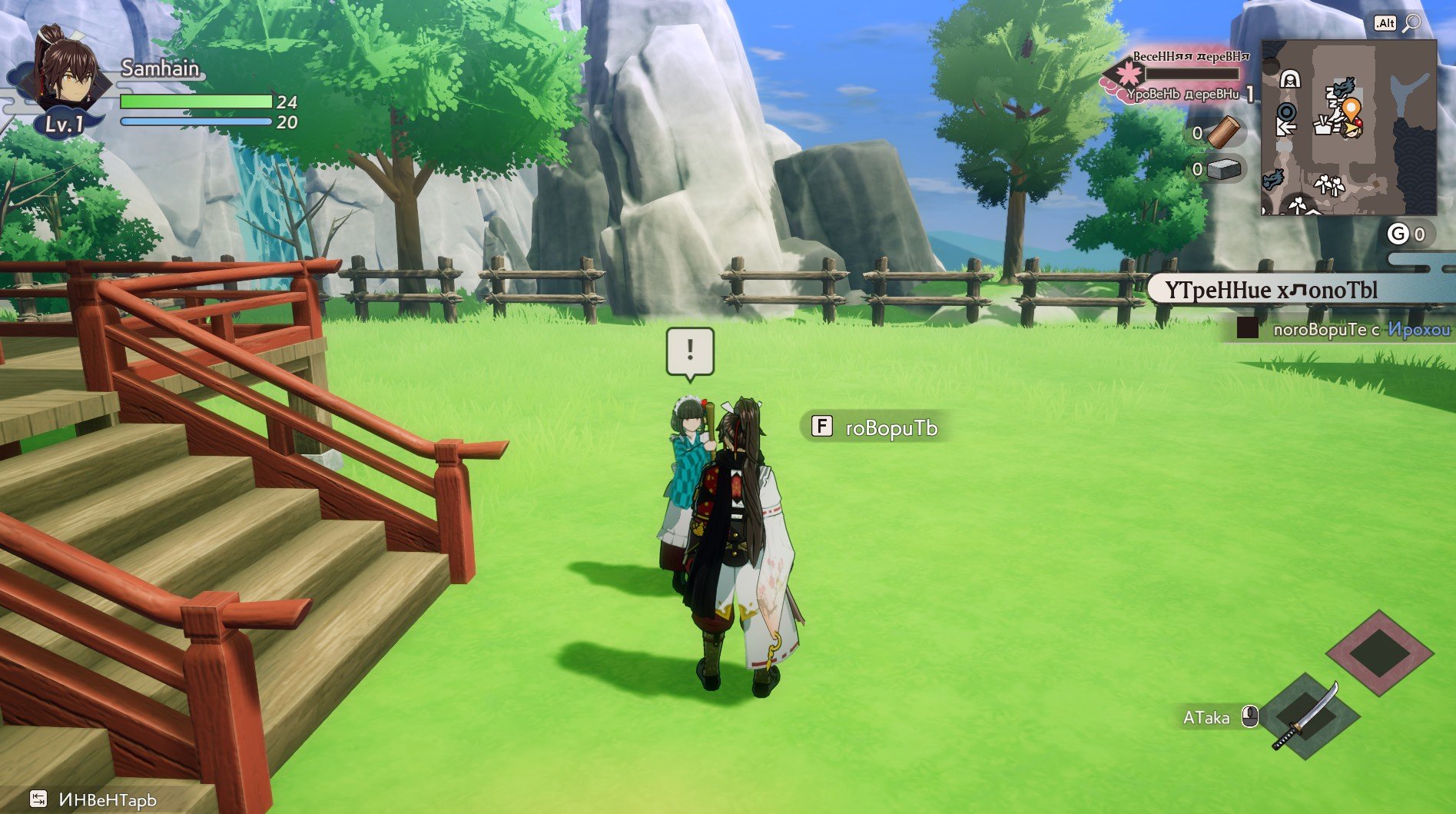Click the stone block resource icon

click(x=1224, y=169)
